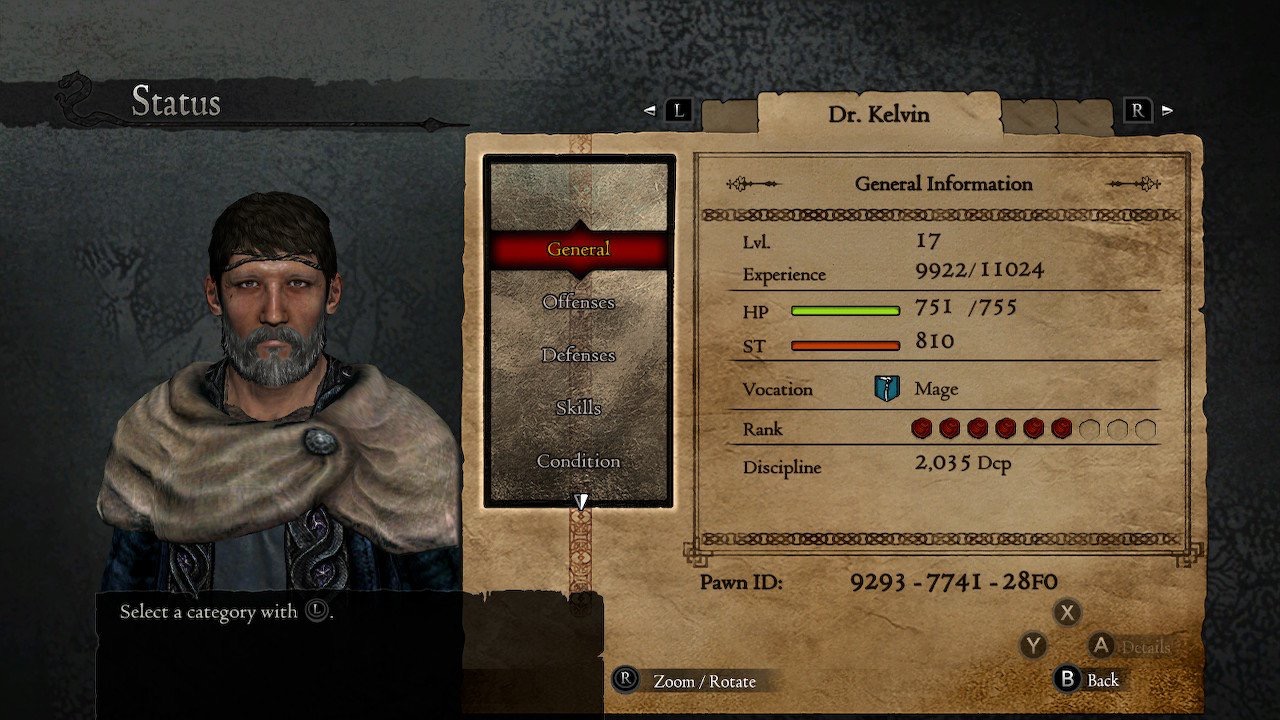The height and width of the screenshot is (720, 1280).
Task: Open the Offenses category
Action: pos(578,302)
